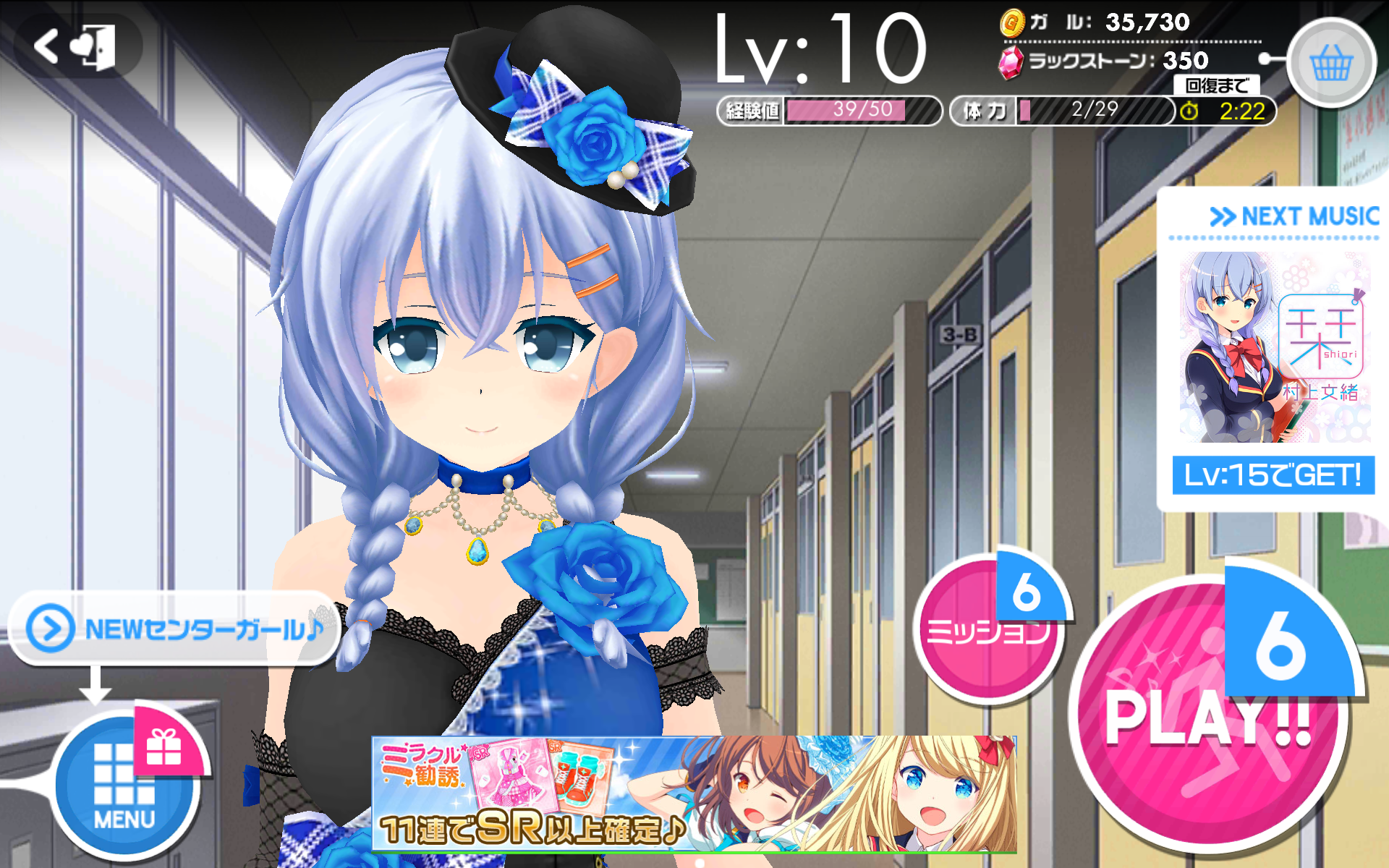Click the back chevron at top left
Viewport: 1389px width, 868px height.
[45, 45]
